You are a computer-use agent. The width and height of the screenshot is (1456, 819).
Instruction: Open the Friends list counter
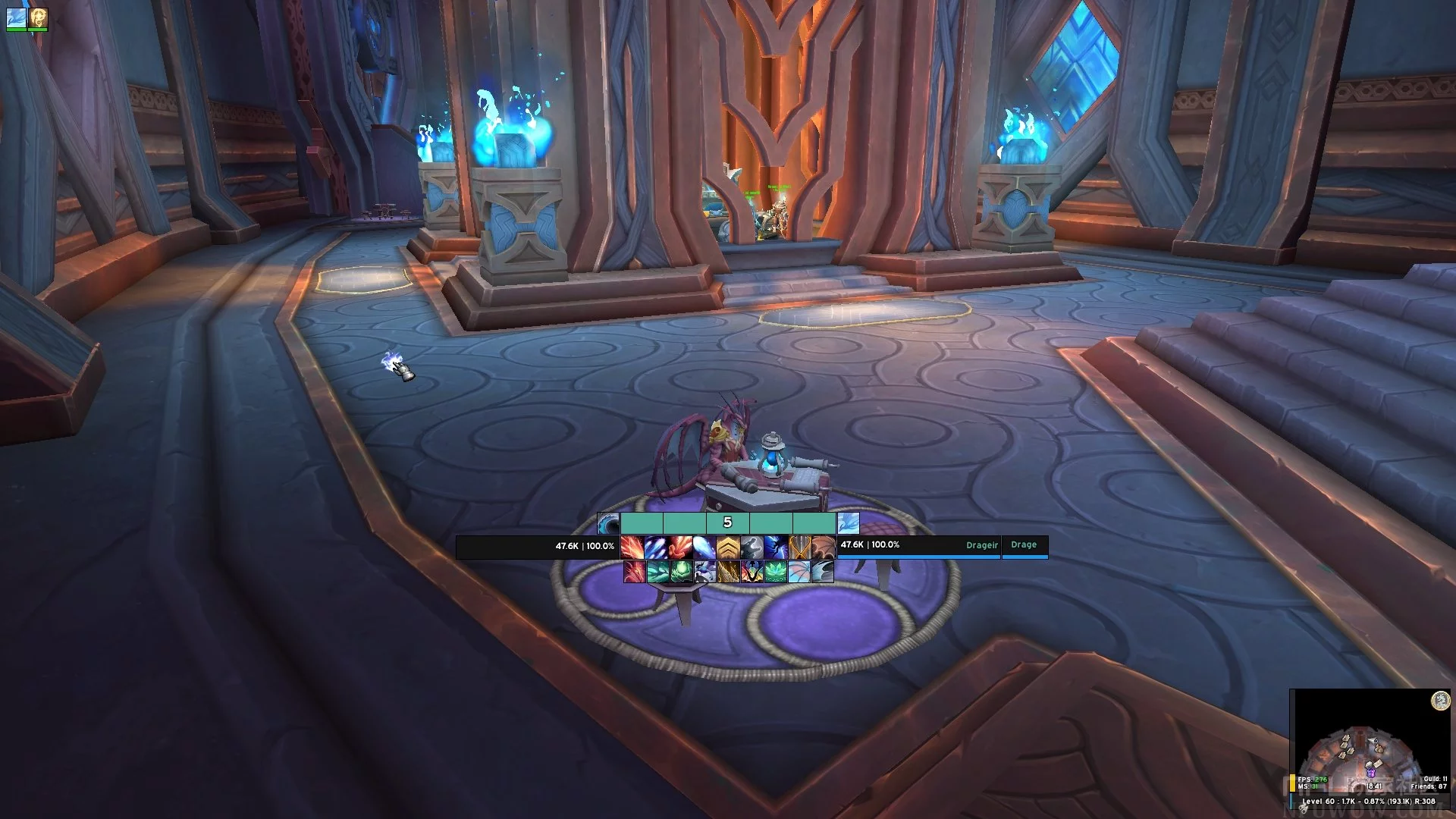click(1429, 786)
